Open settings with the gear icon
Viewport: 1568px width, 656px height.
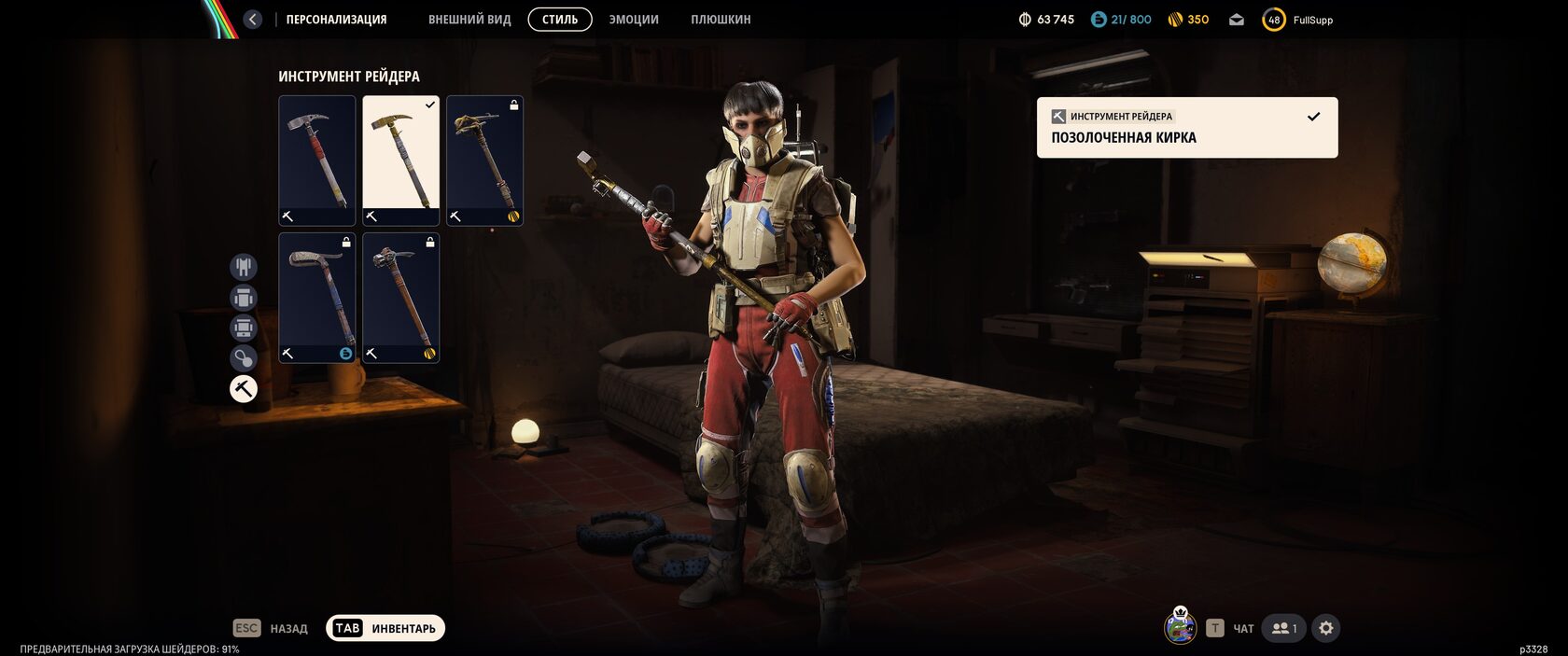click(1326, 628)
